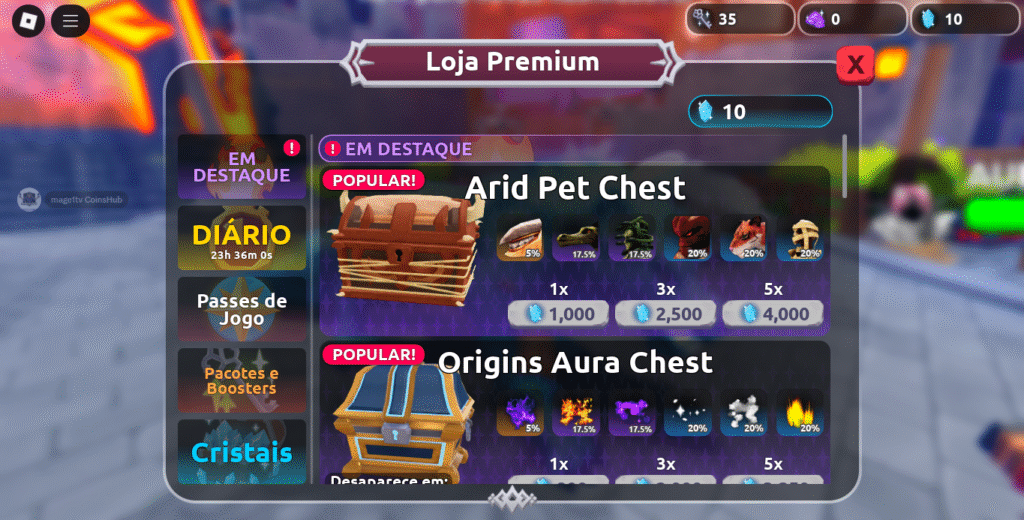Image resolution: width=1024 pixels, height=520 pixels.
Task: Open the Pacotes e Boosters tab
Action: pos(242,380)
